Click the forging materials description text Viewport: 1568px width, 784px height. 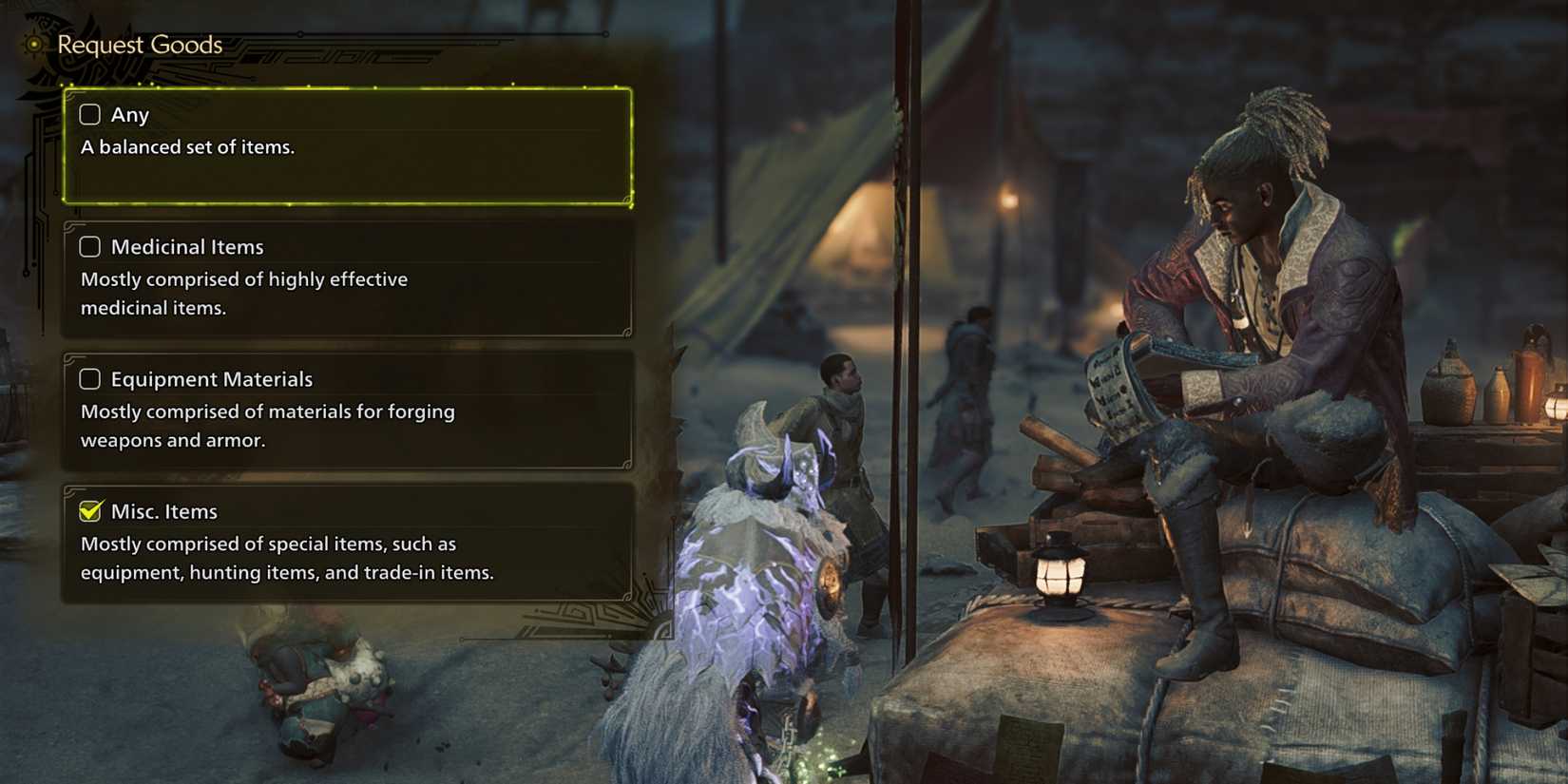tap(268, 426)
